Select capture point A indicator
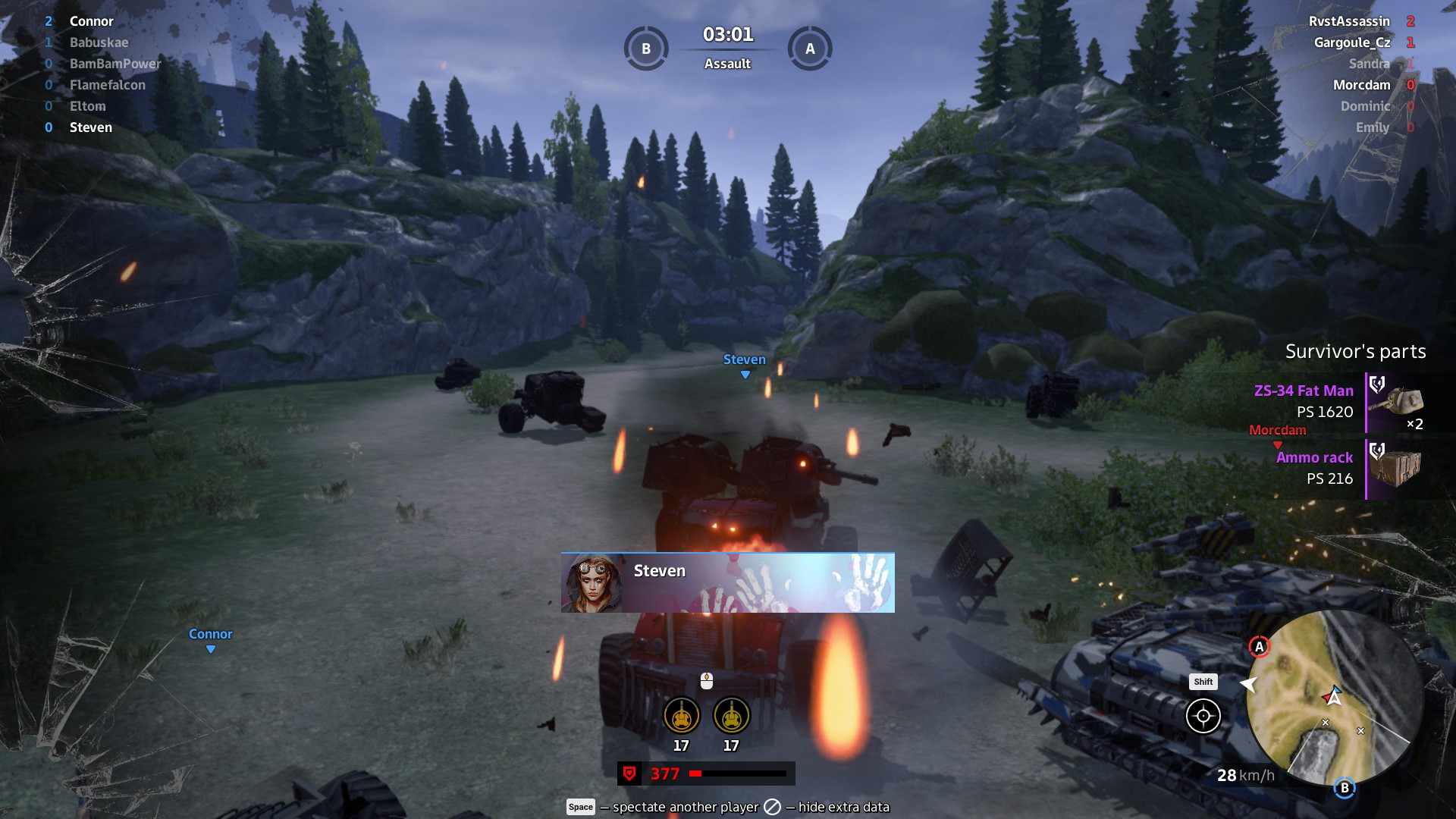 [x=810, y=49]
